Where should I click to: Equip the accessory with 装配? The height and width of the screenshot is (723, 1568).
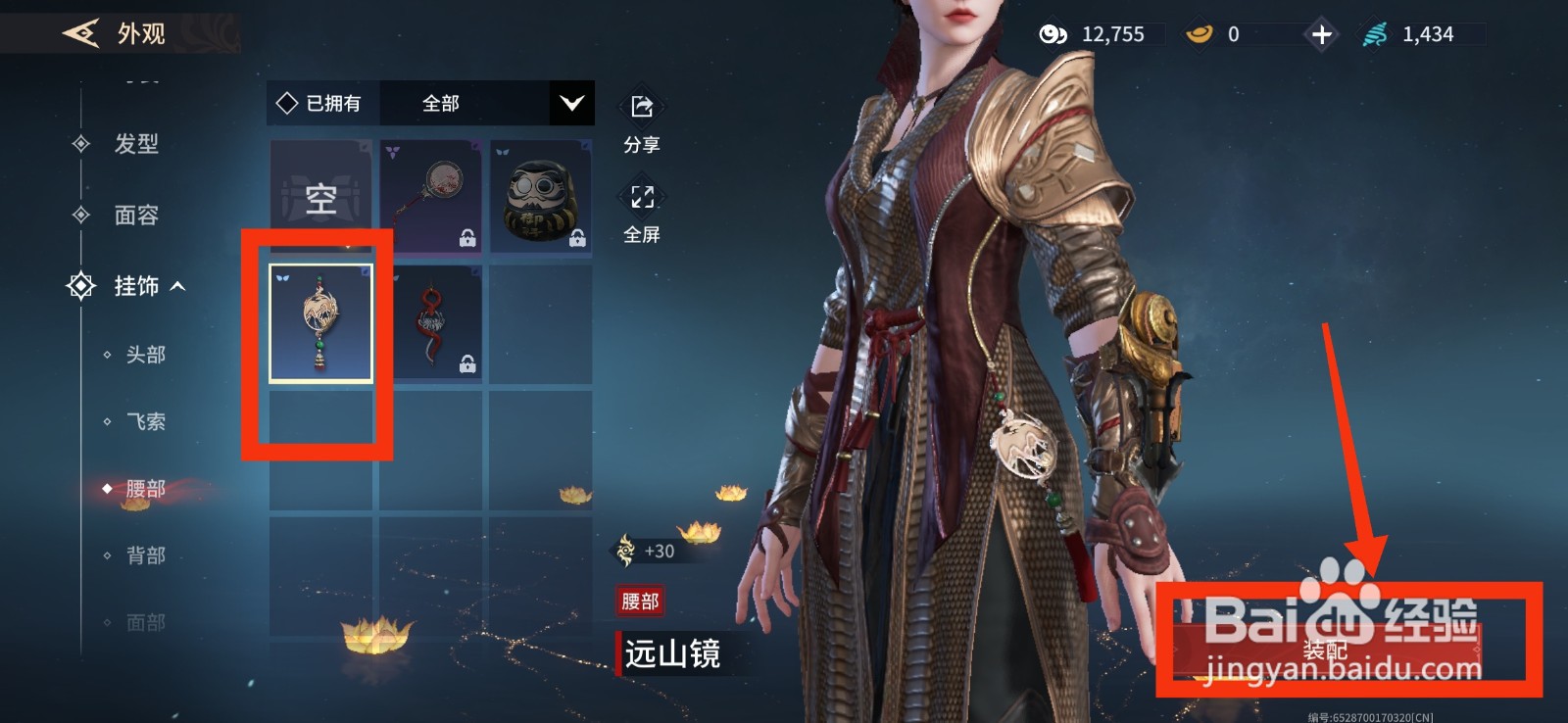tap(1327, 650)
